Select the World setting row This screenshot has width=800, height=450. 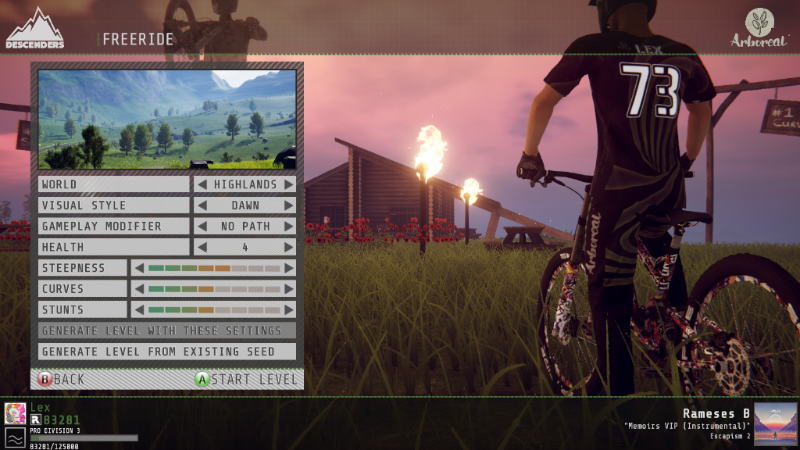tap(113, 184)
